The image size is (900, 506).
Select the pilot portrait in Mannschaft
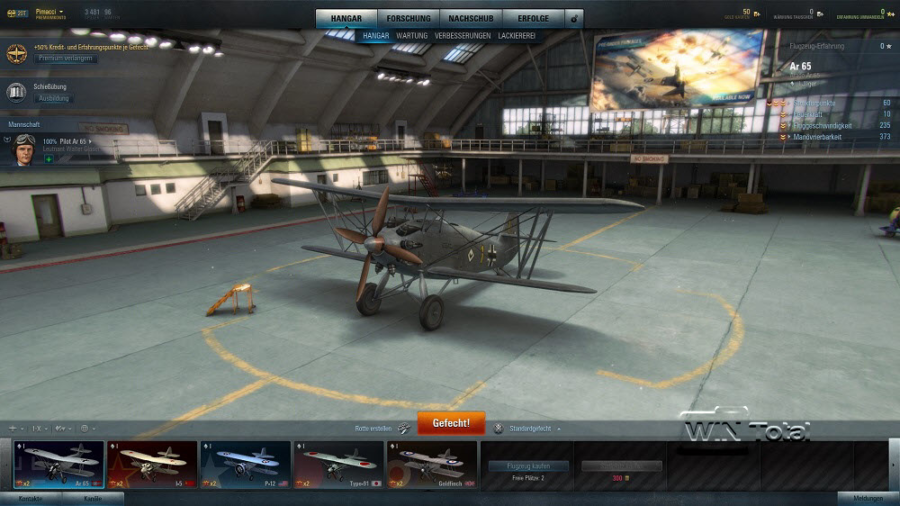point(24,146)
